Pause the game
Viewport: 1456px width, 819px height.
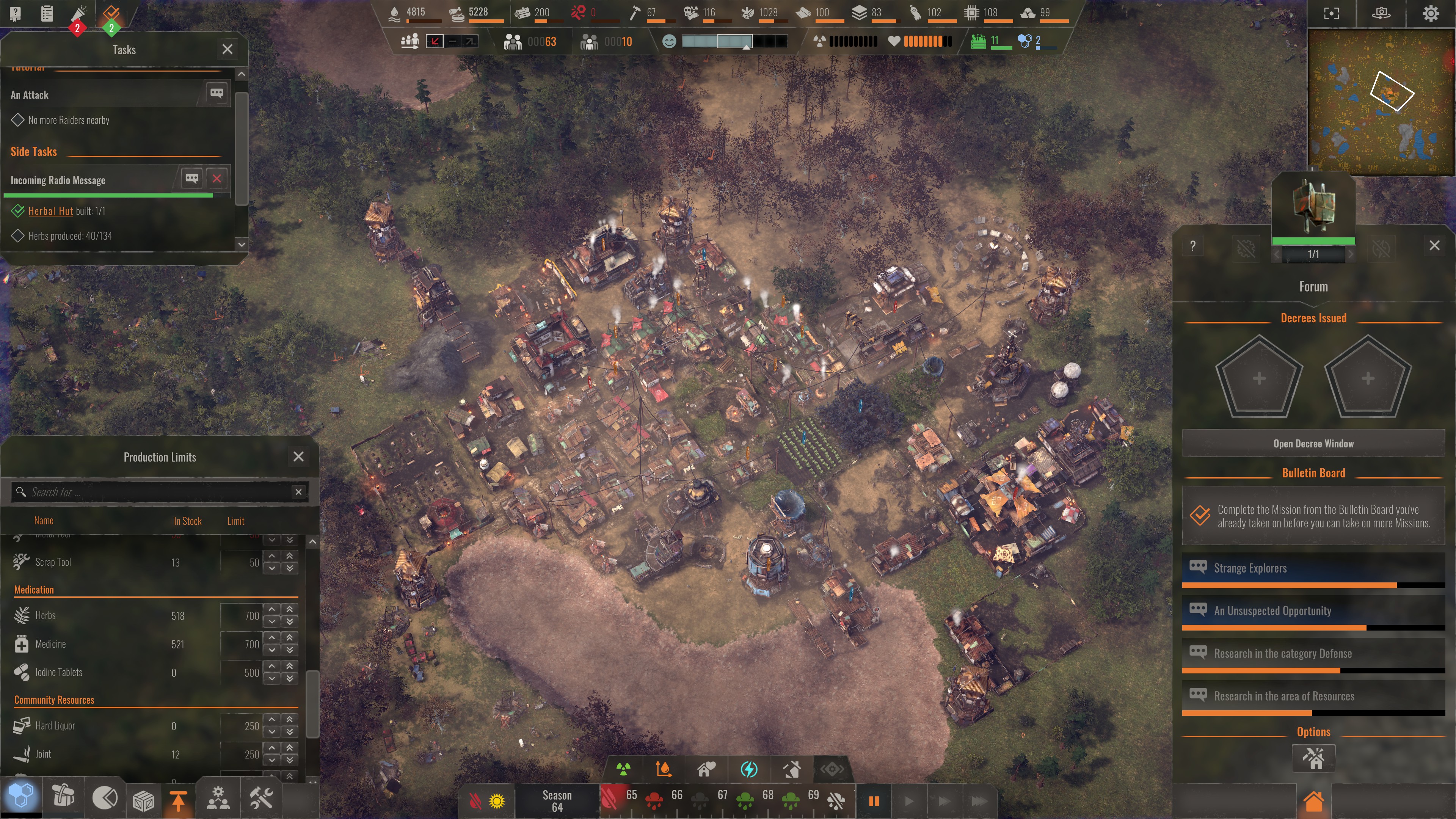click(873, 801)
